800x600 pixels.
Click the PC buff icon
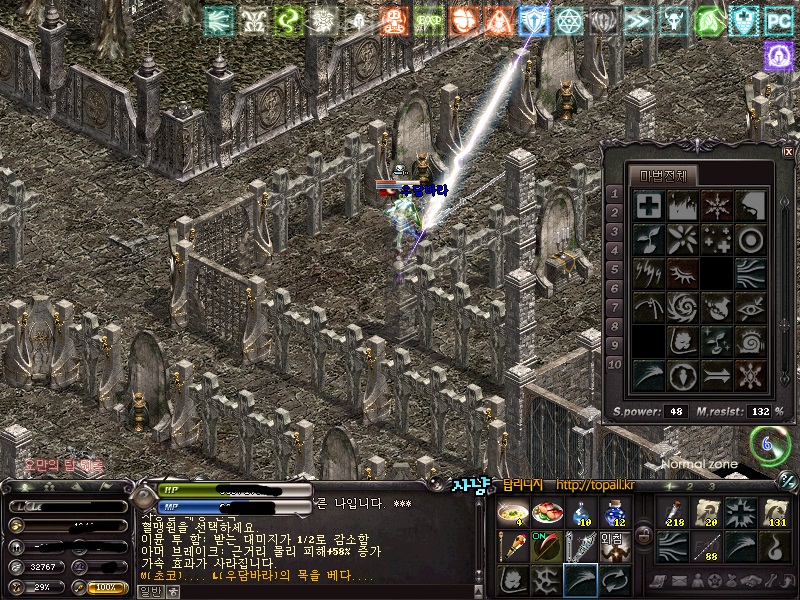778,20
